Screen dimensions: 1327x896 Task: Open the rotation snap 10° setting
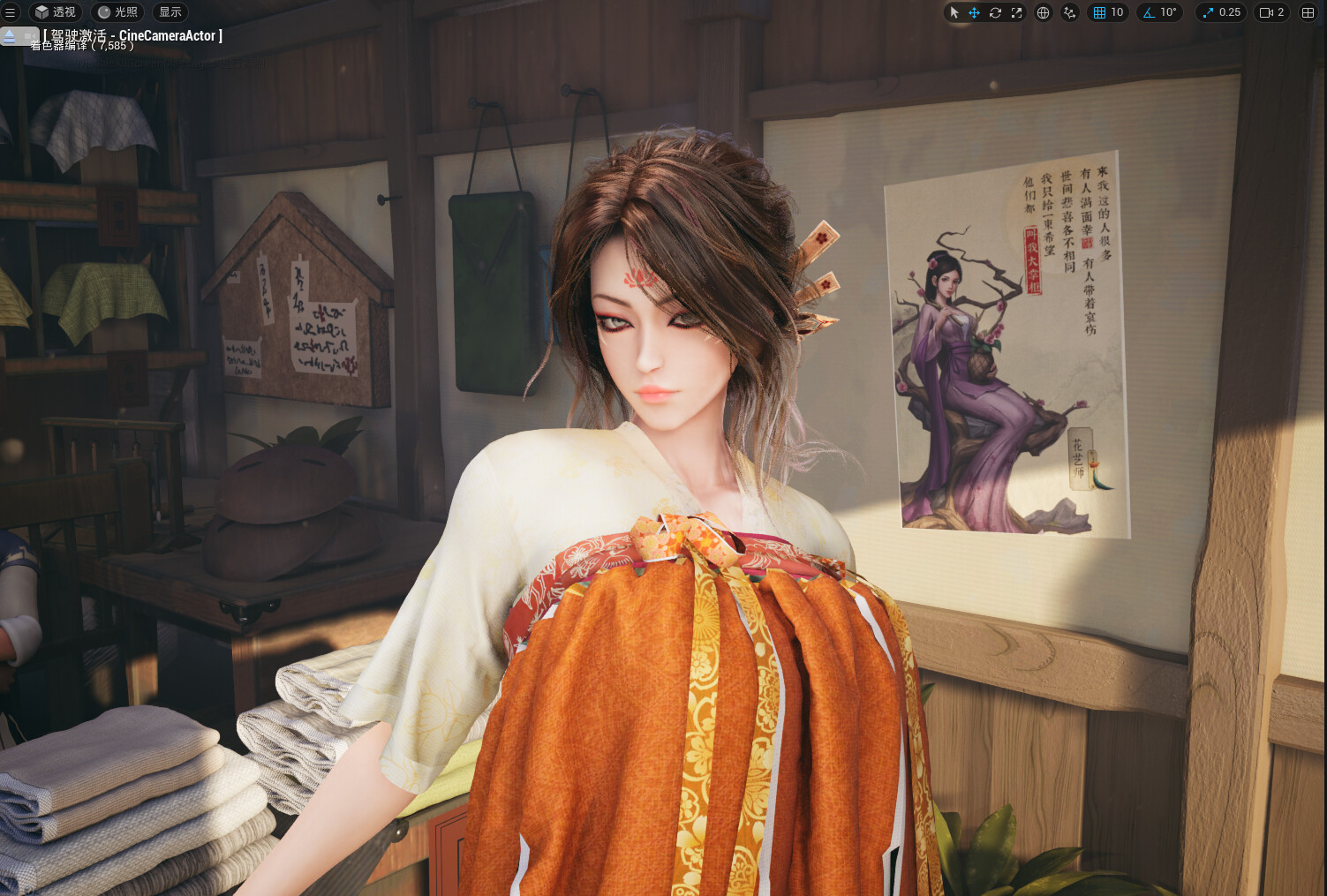[1159, 12]
